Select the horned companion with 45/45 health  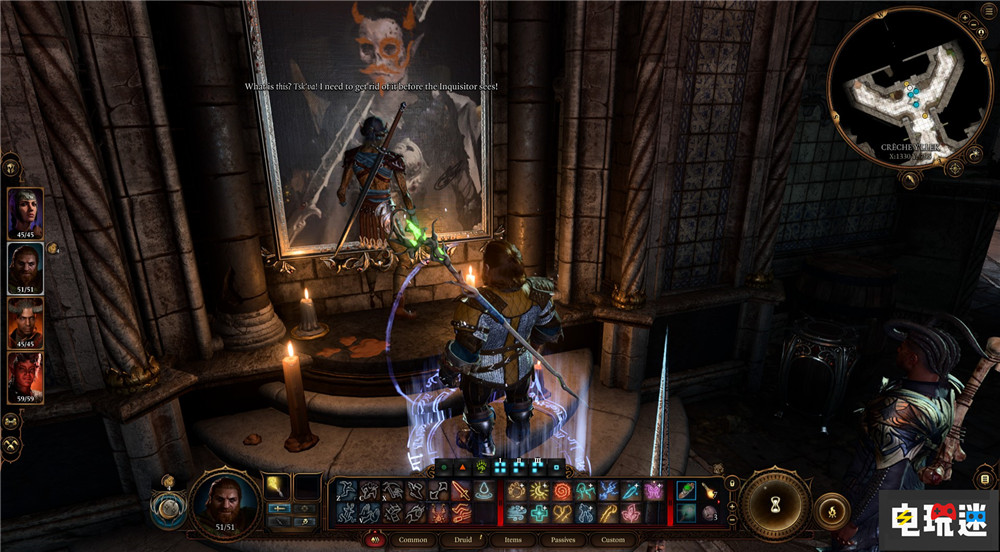click(x=25, y=321)
